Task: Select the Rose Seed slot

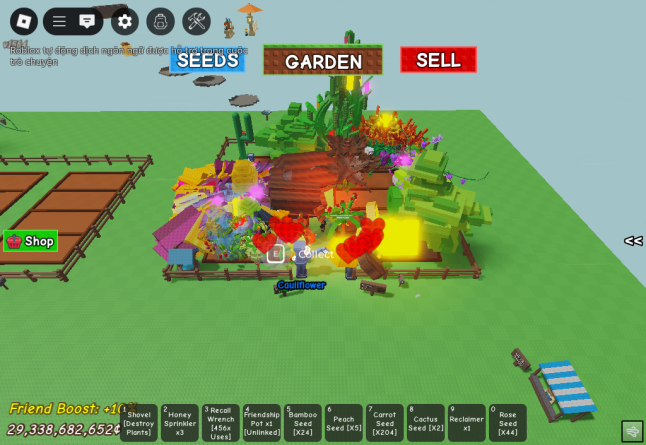Action: [508, 423]
